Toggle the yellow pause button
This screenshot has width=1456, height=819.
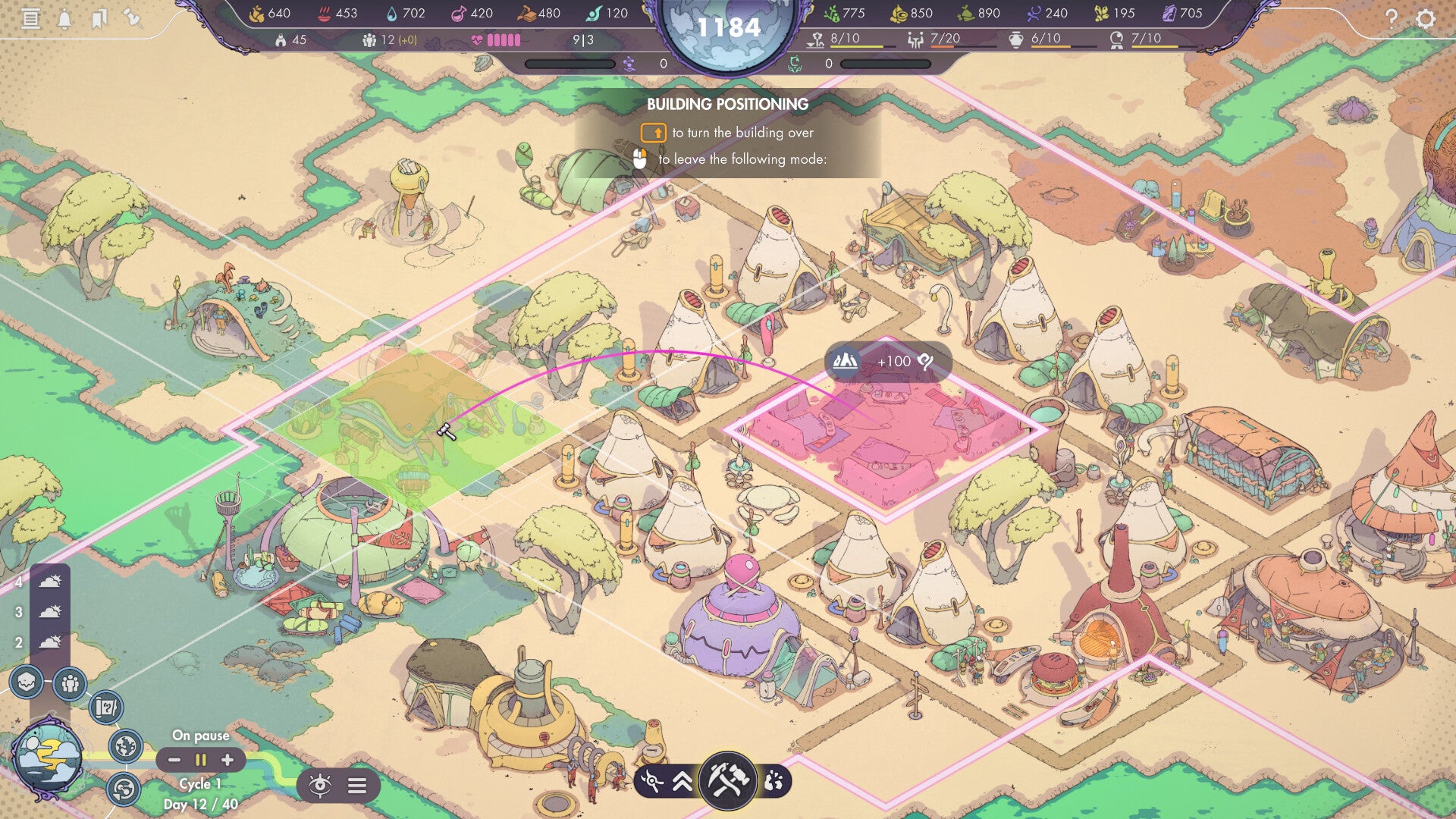[x=201, y=760]
